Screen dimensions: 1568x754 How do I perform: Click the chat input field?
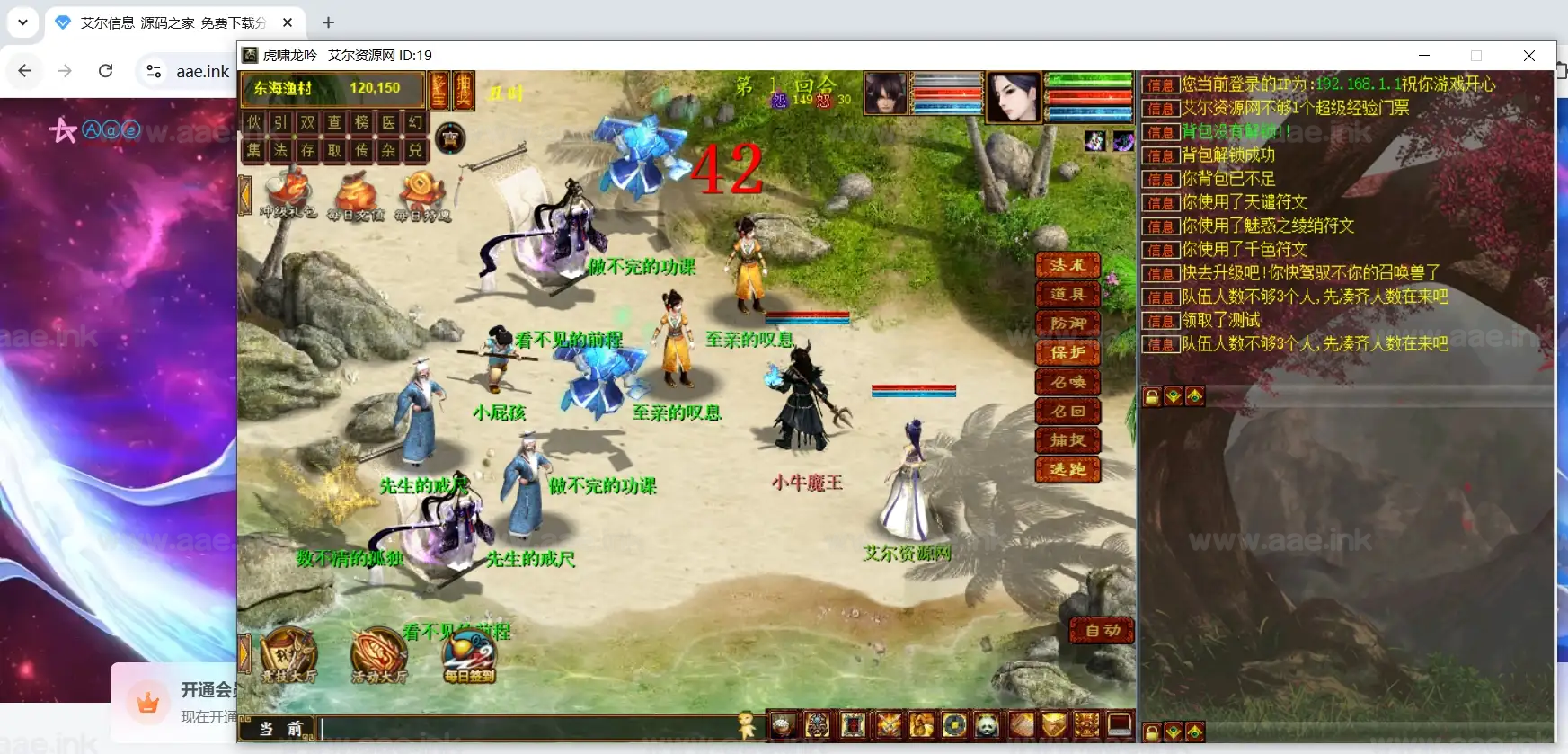click(x=528, y=727)
